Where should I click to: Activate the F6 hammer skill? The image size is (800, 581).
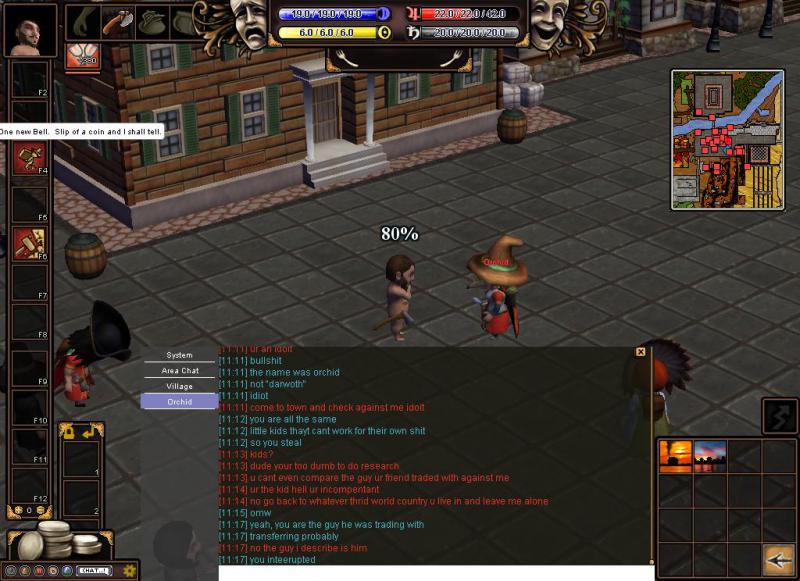click(28, 241)
